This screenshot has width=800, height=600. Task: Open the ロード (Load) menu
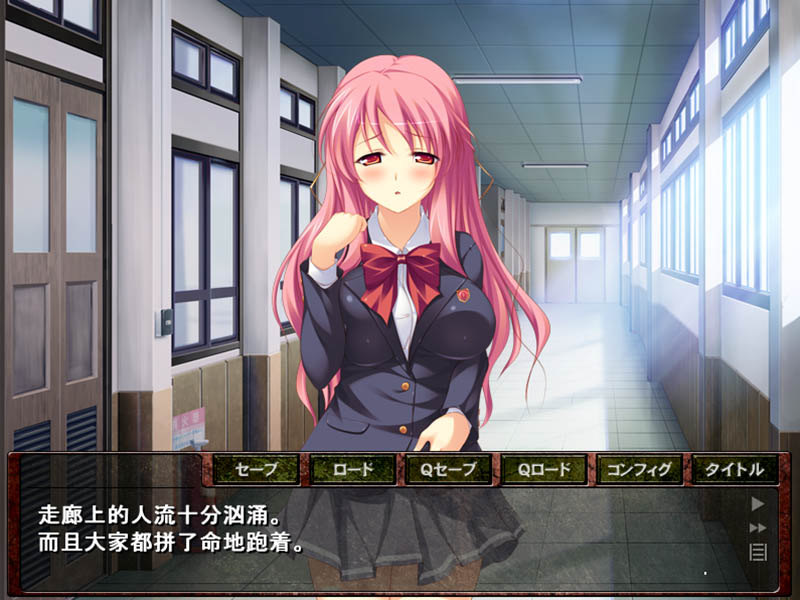click(351, 468)
